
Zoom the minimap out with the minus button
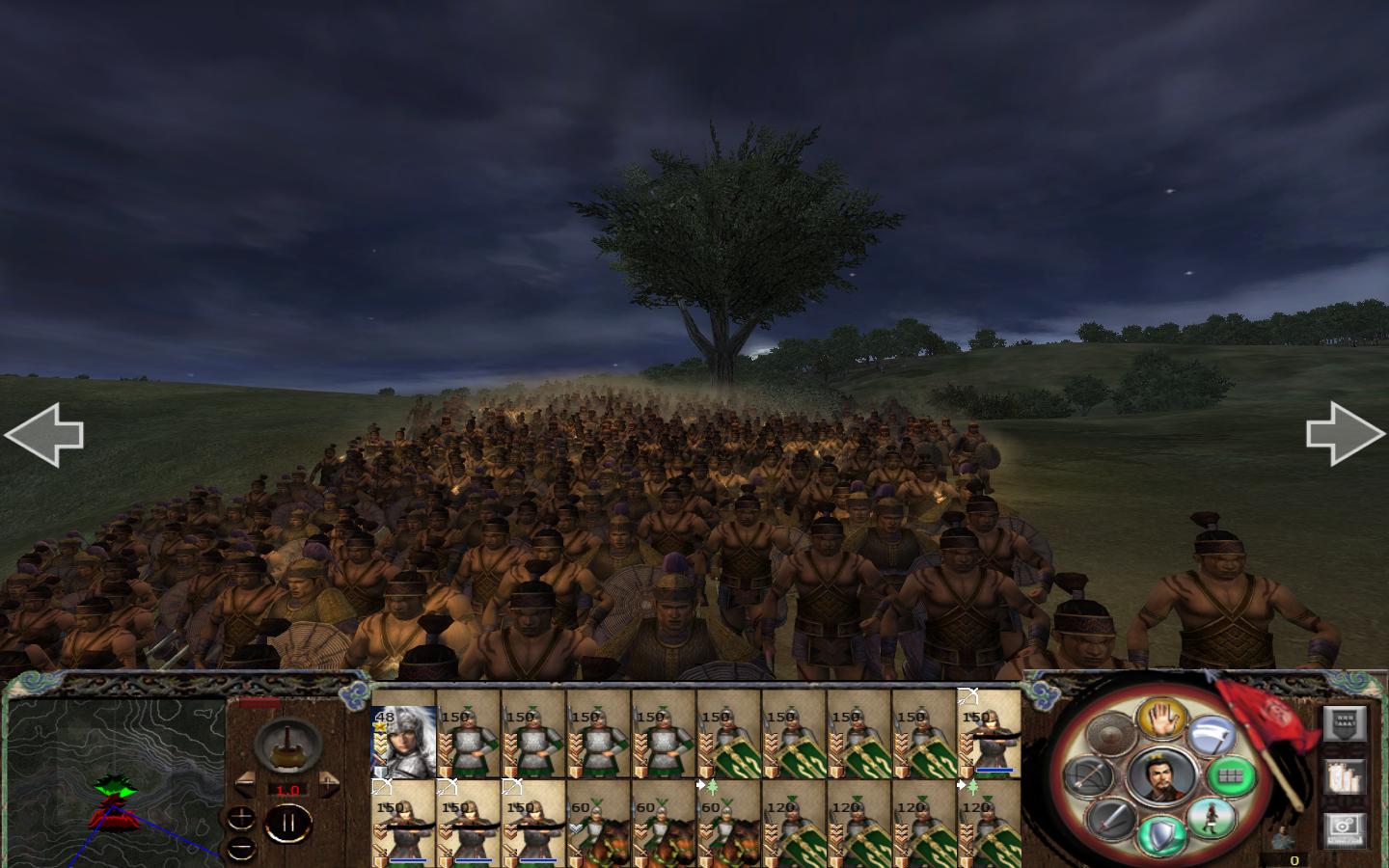[x=240, y=847]
